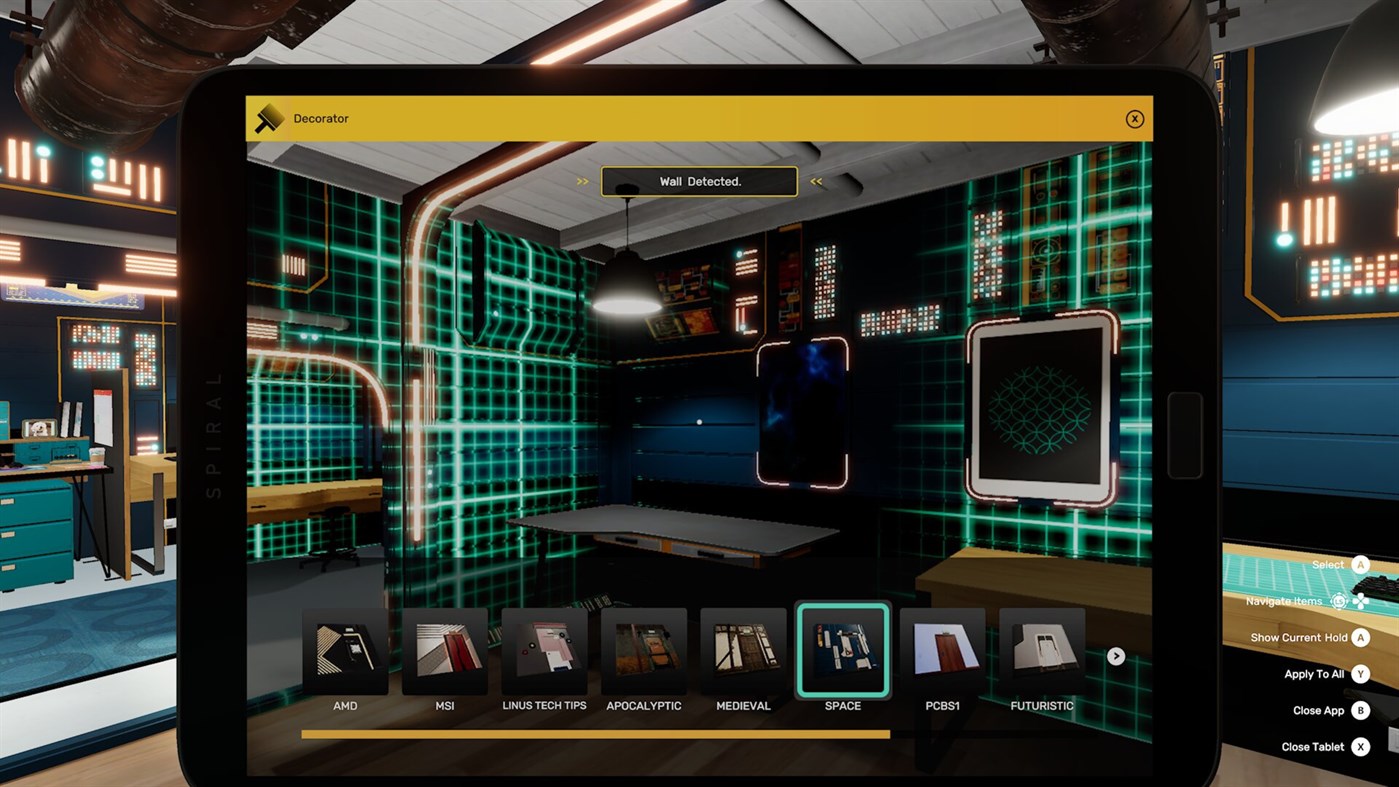Expand more themes with the right arrow

click(1115, 656)
